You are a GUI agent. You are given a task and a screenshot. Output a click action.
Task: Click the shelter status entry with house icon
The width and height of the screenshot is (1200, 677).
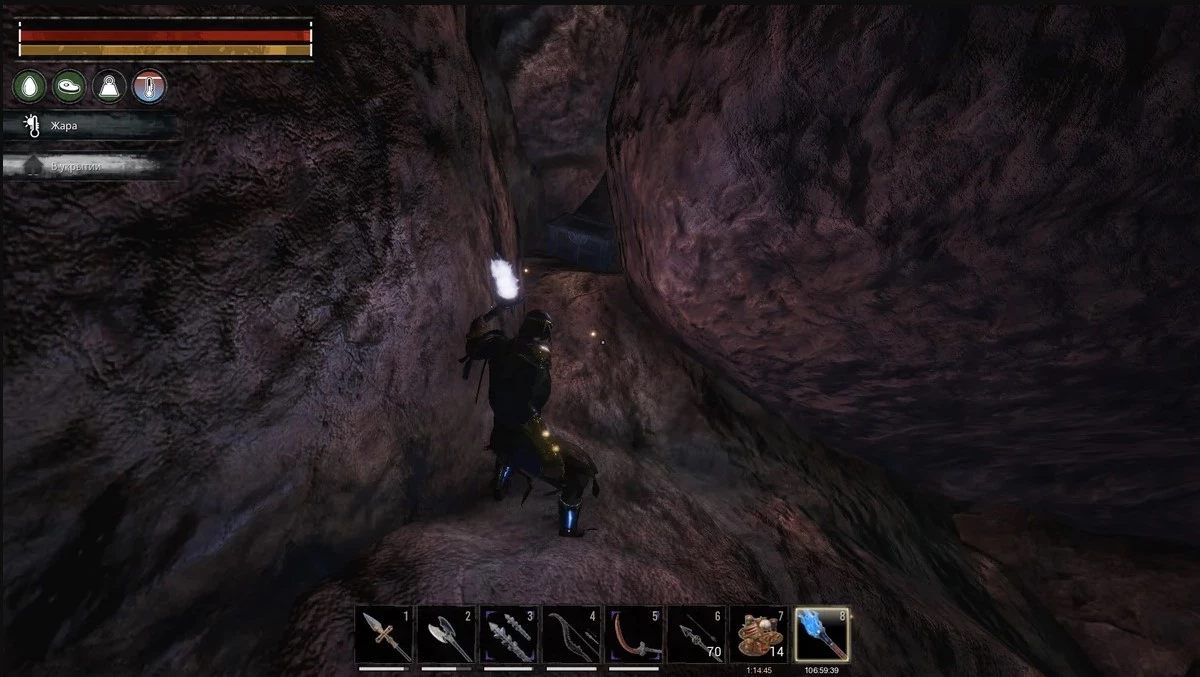[x=88, y=166]
